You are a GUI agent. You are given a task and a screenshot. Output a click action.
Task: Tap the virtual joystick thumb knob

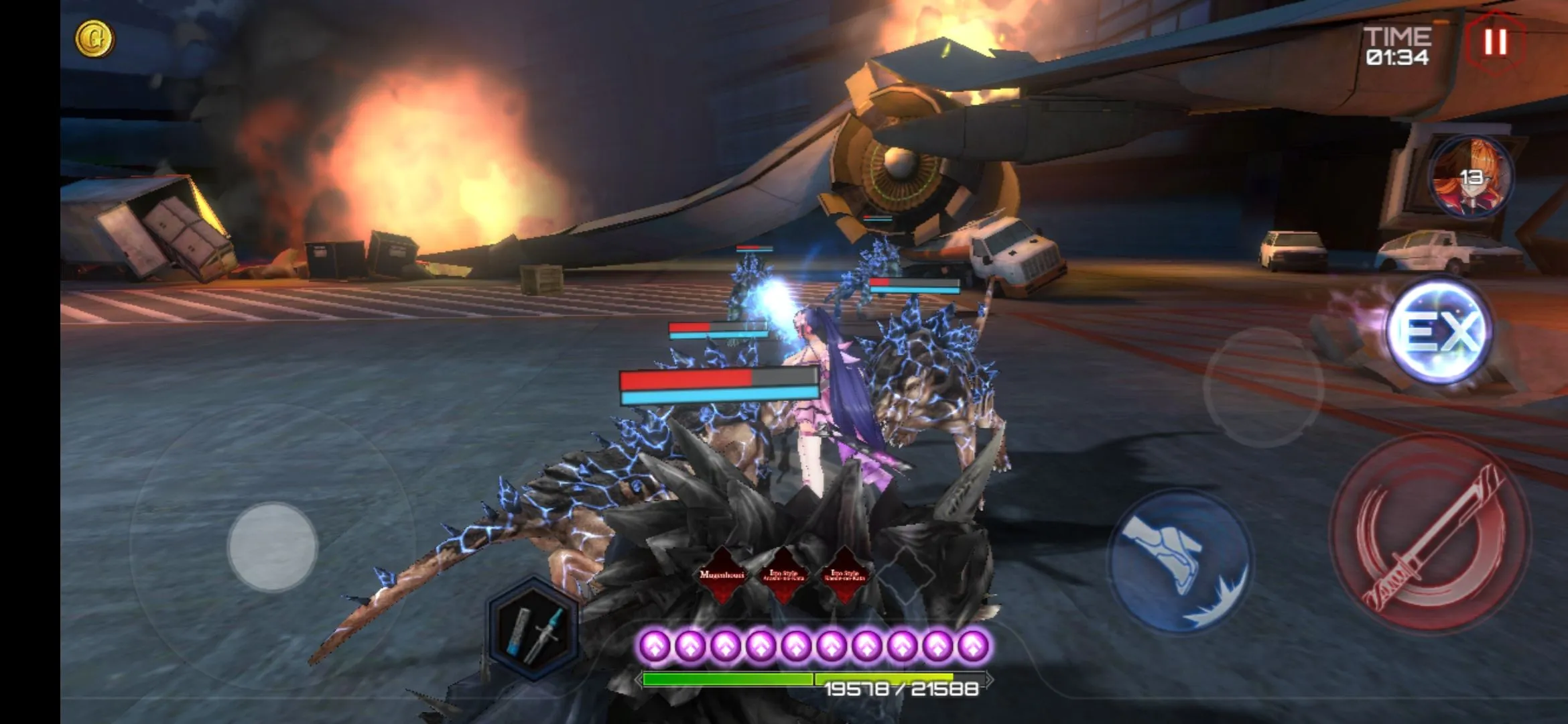(272, 546)
